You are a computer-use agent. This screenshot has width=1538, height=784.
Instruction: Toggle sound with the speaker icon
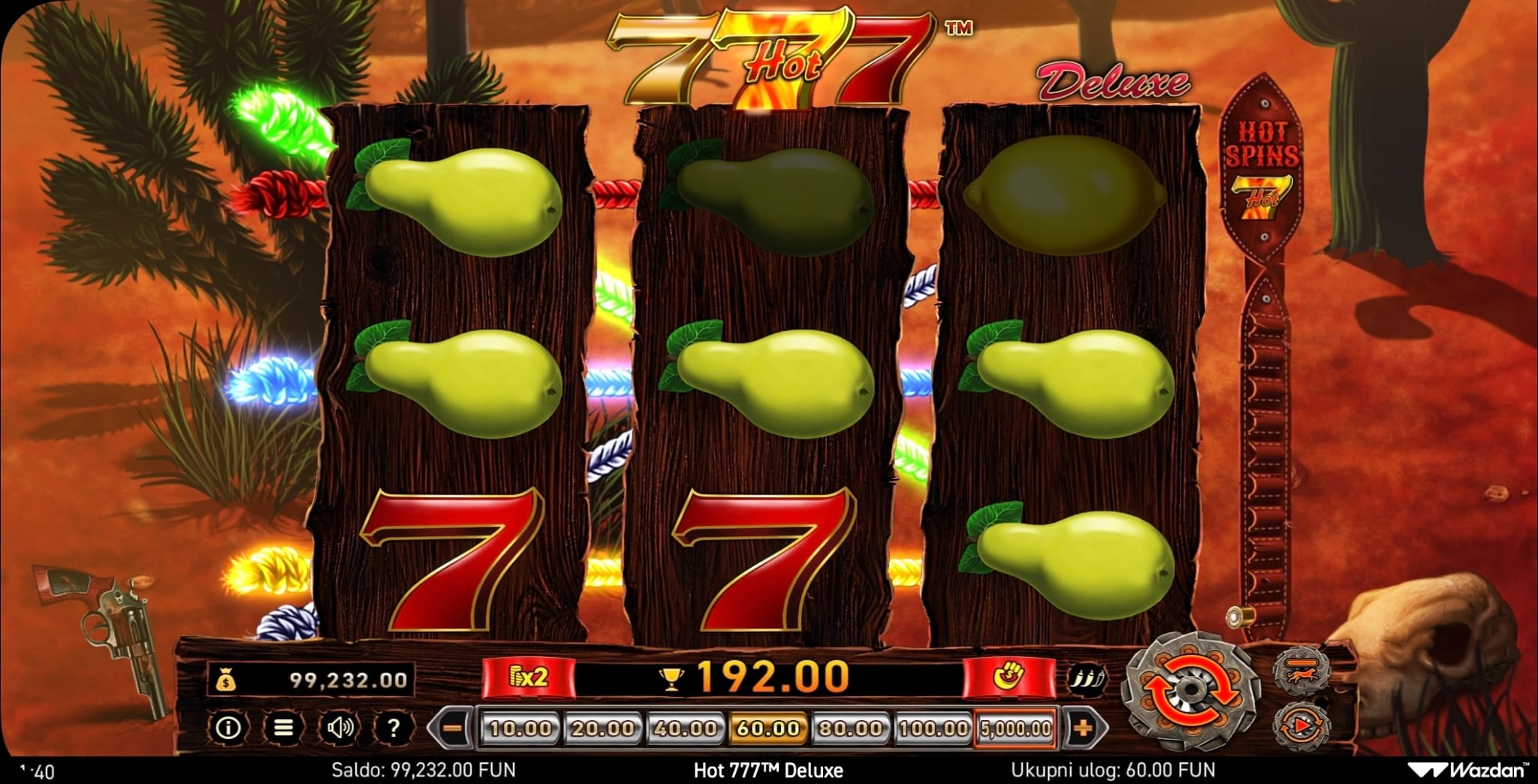click(339, 727)
